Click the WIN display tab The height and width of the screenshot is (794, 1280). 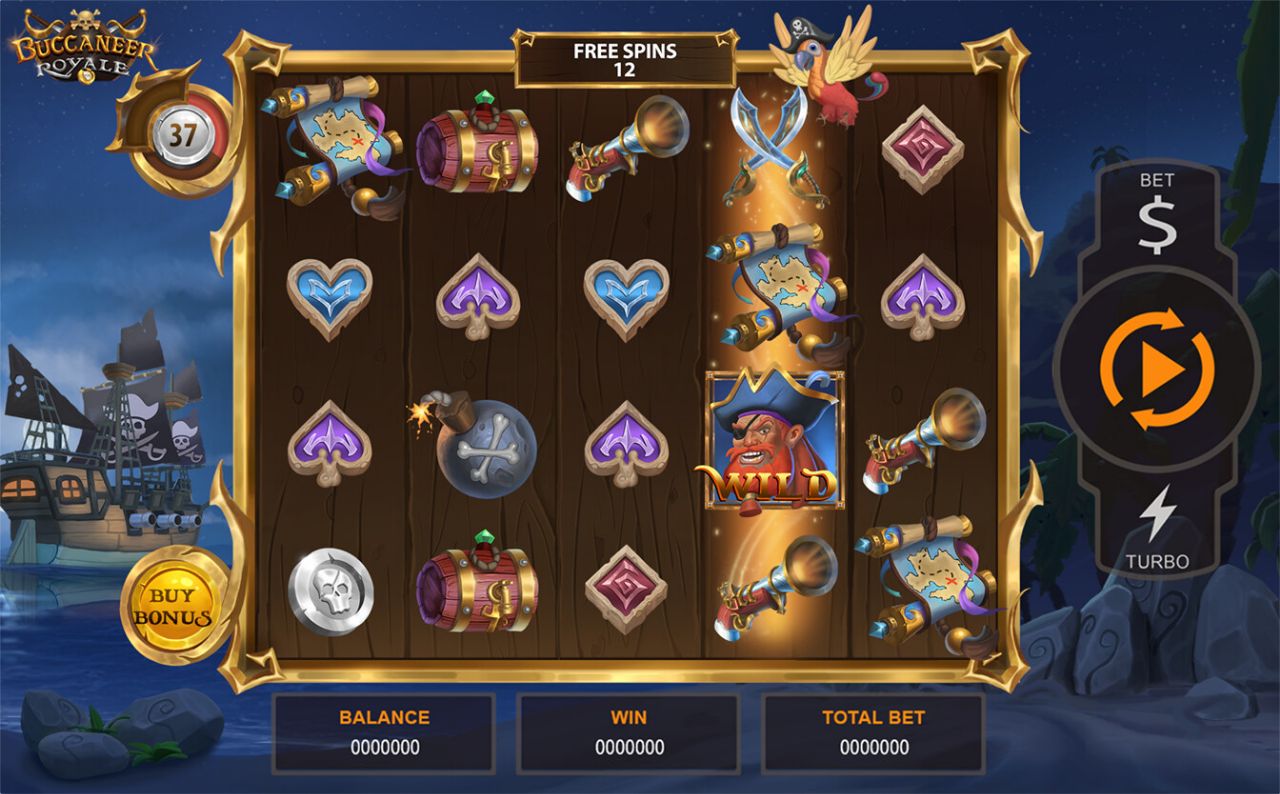(628, 730)
